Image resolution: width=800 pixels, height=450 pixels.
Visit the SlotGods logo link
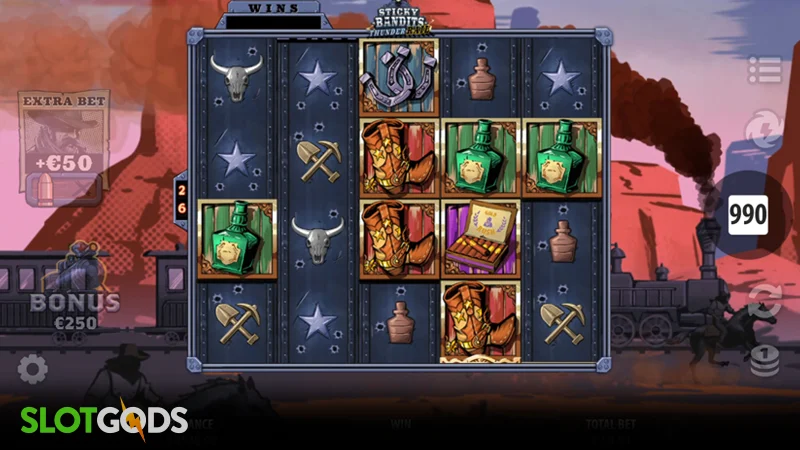tap(103, 420)
